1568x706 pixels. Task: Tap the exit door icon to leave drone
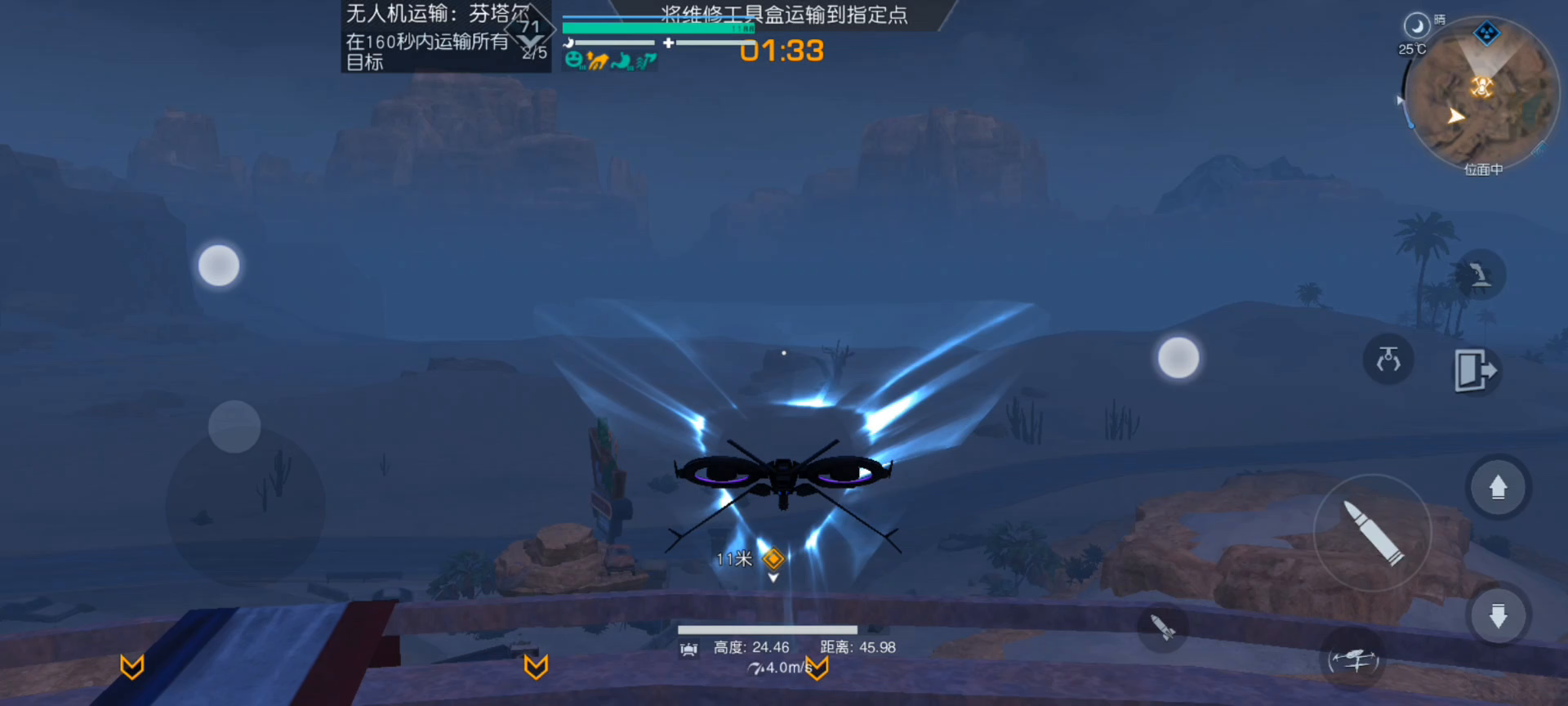pos(1476,370)
